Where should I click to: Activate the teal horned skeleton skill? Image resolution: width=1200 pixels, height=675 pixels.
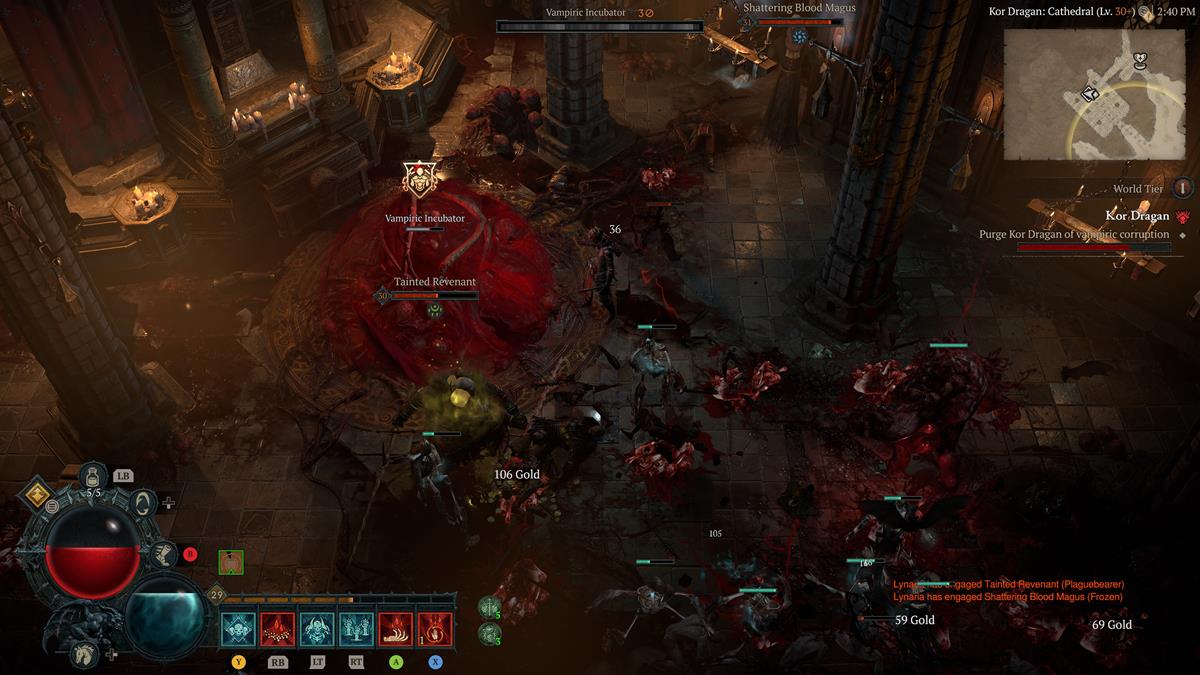(x=317, y=629)
